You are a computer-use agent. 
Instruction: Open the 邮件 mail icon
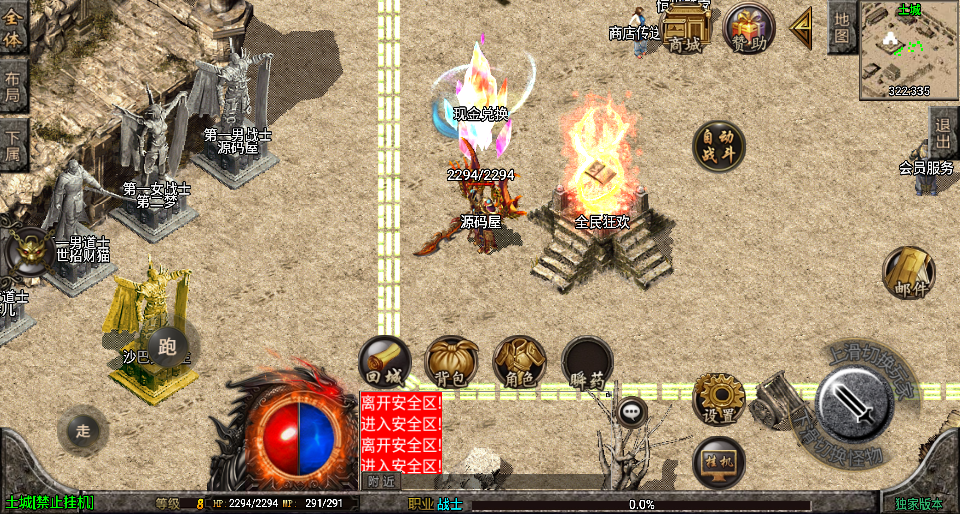[x=908, y=272]
